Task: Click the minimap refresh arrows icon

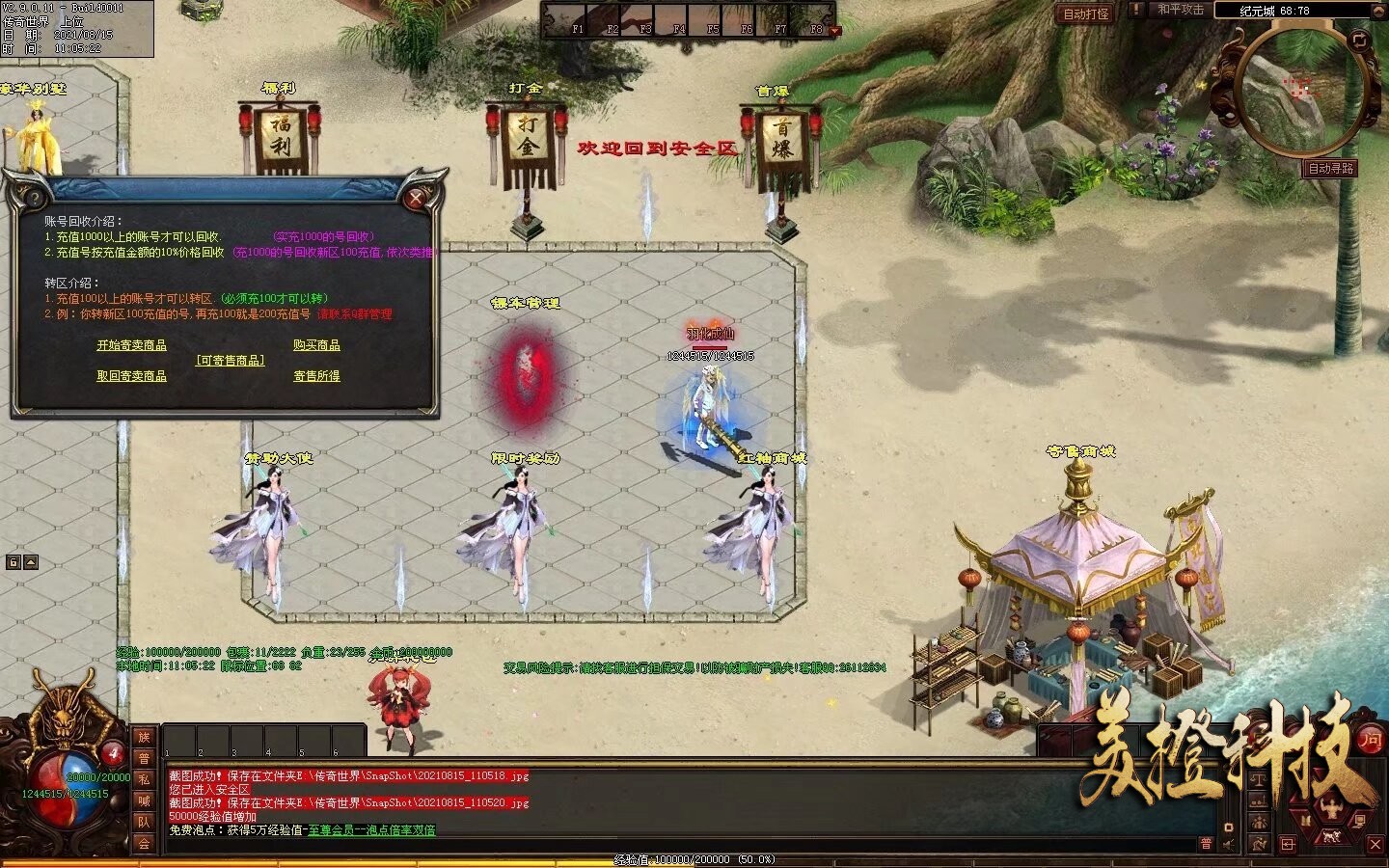Action: click(x=1360, y=41)
